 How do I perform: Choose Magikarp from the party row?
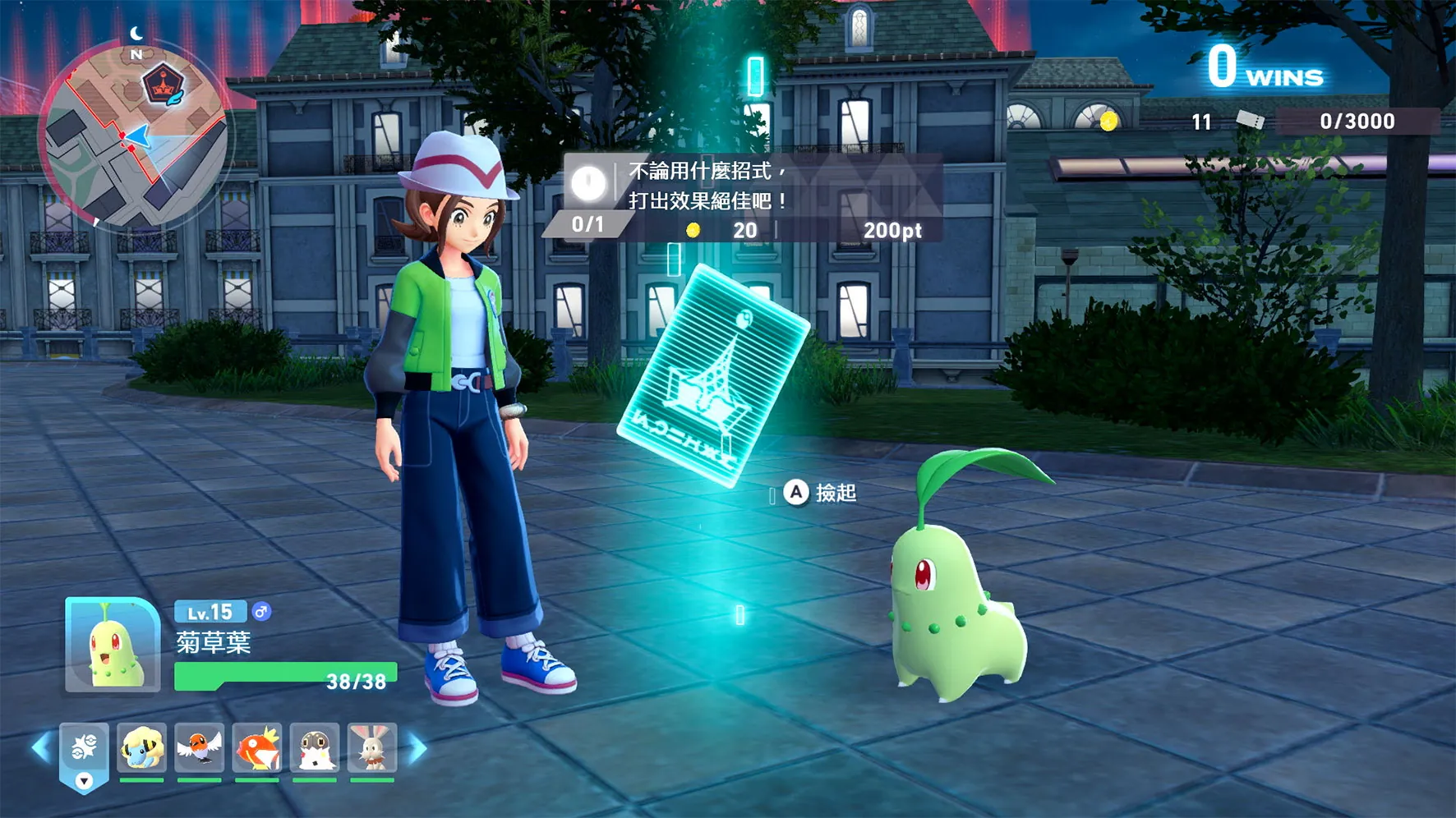[257, 748]
